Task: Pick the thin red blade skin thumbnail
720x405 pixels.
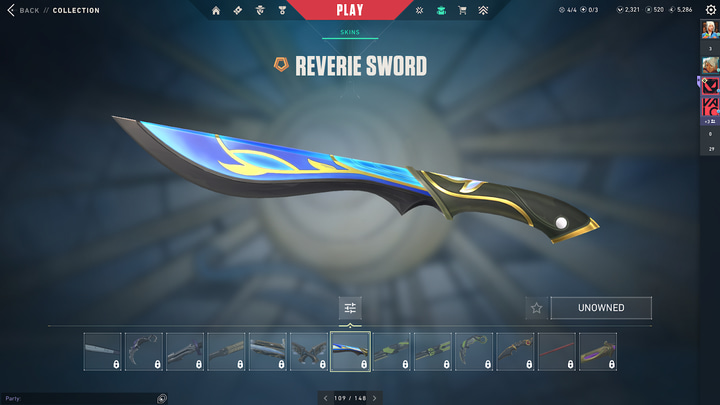Action: (x=557, y=351)
